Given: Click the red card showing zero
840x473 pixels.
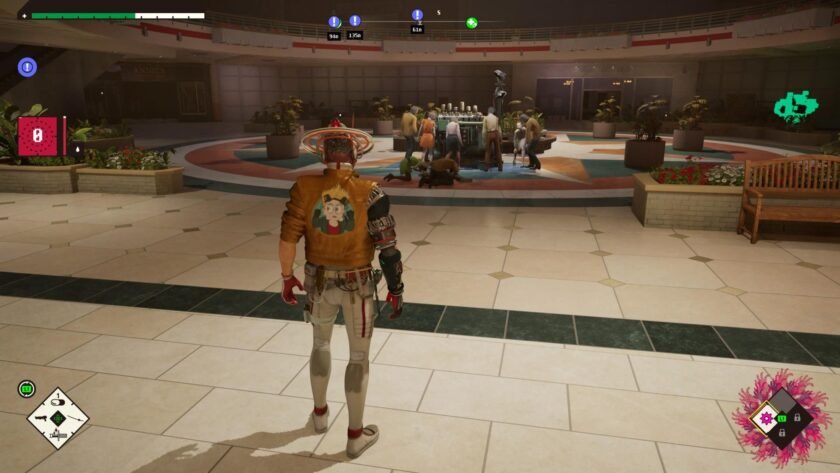Looking at the screenshot, I should pyautogui.click(x=37, y=136).
